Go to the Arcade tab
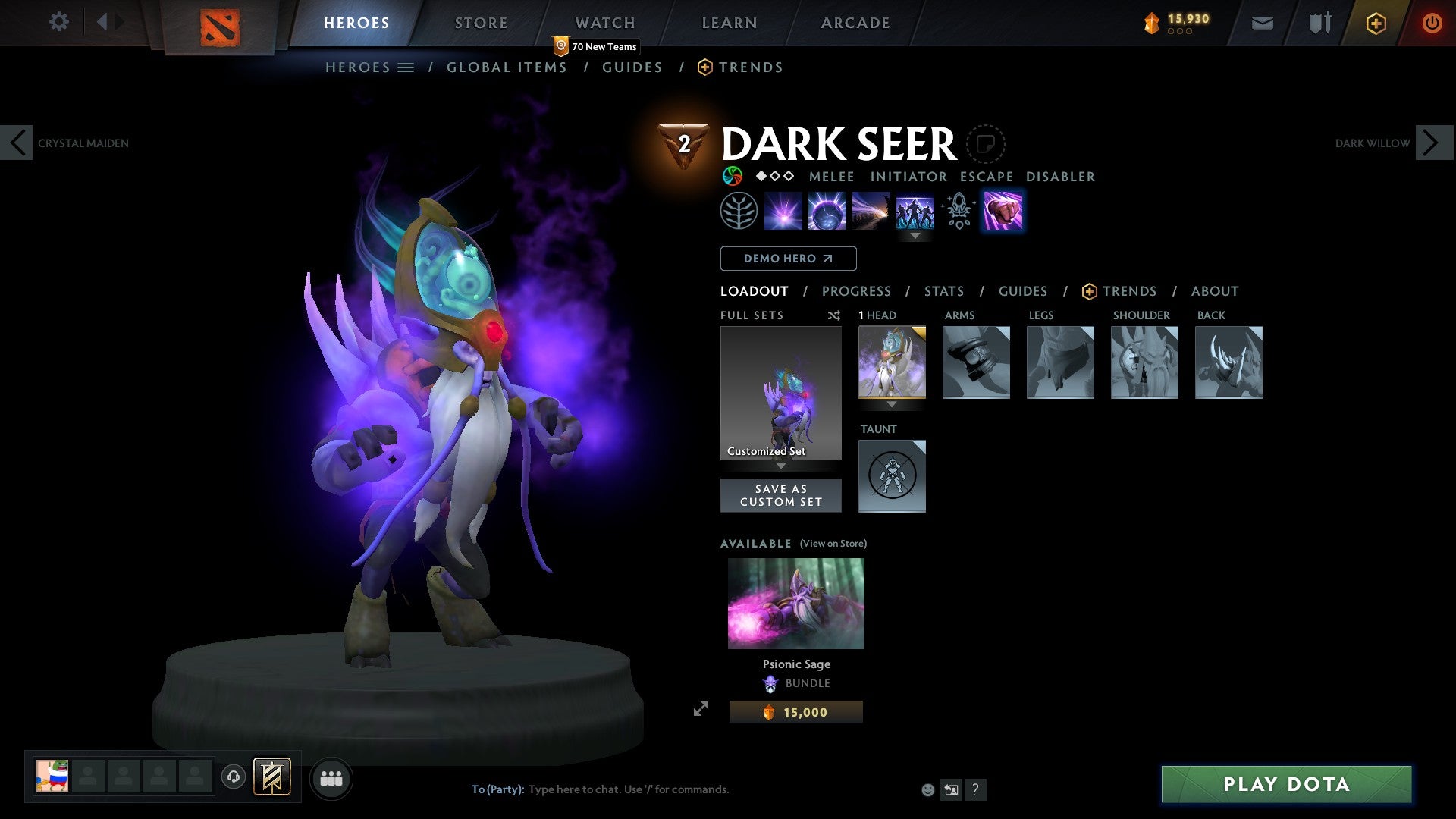Screen dimensions: 1456x819 click(x=855, y=23)
